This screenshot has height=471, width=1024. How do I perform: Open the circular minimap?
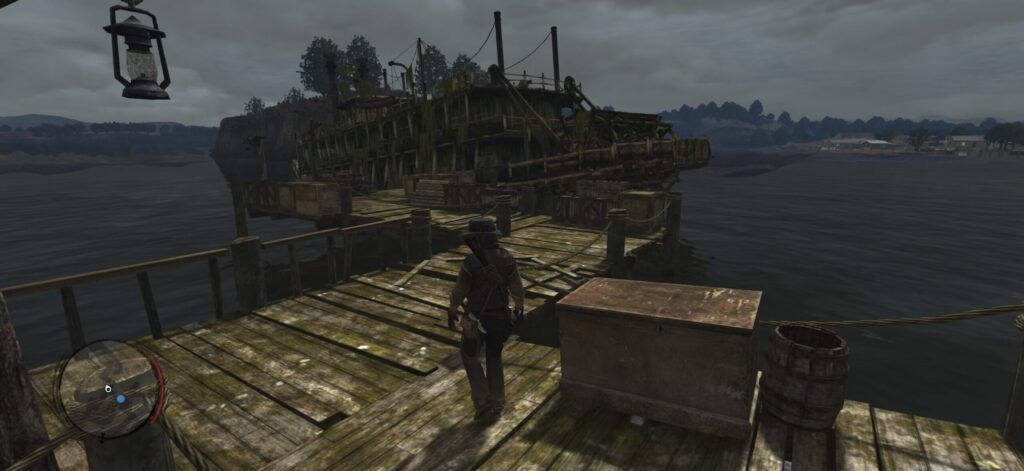108,388
